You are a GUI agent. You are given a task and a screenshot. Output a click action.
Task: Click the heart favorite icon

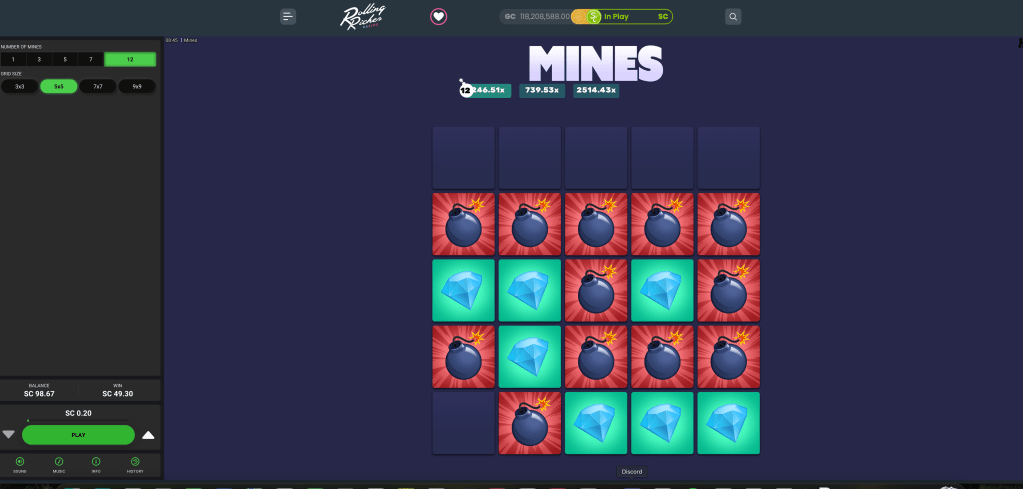coord(438,16)
